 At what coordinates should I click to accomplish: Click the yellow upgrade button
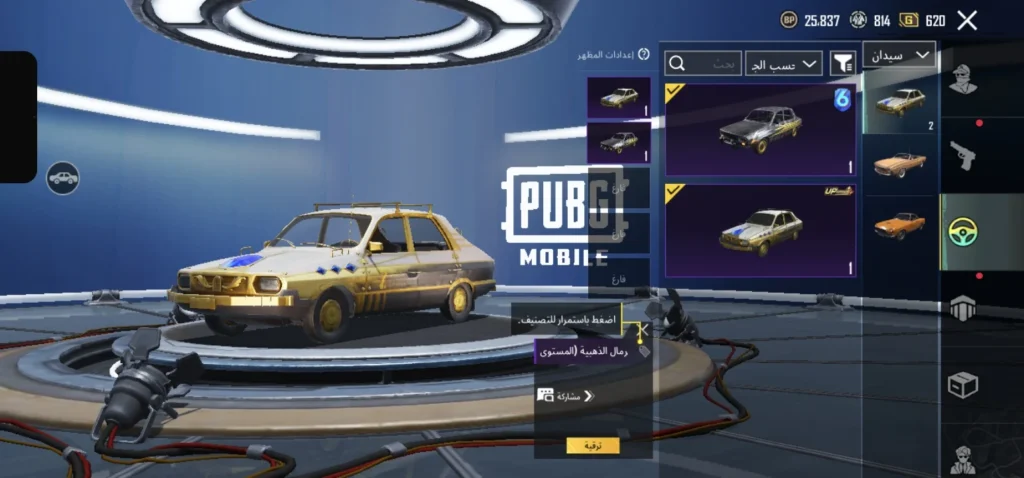(592, 446)
